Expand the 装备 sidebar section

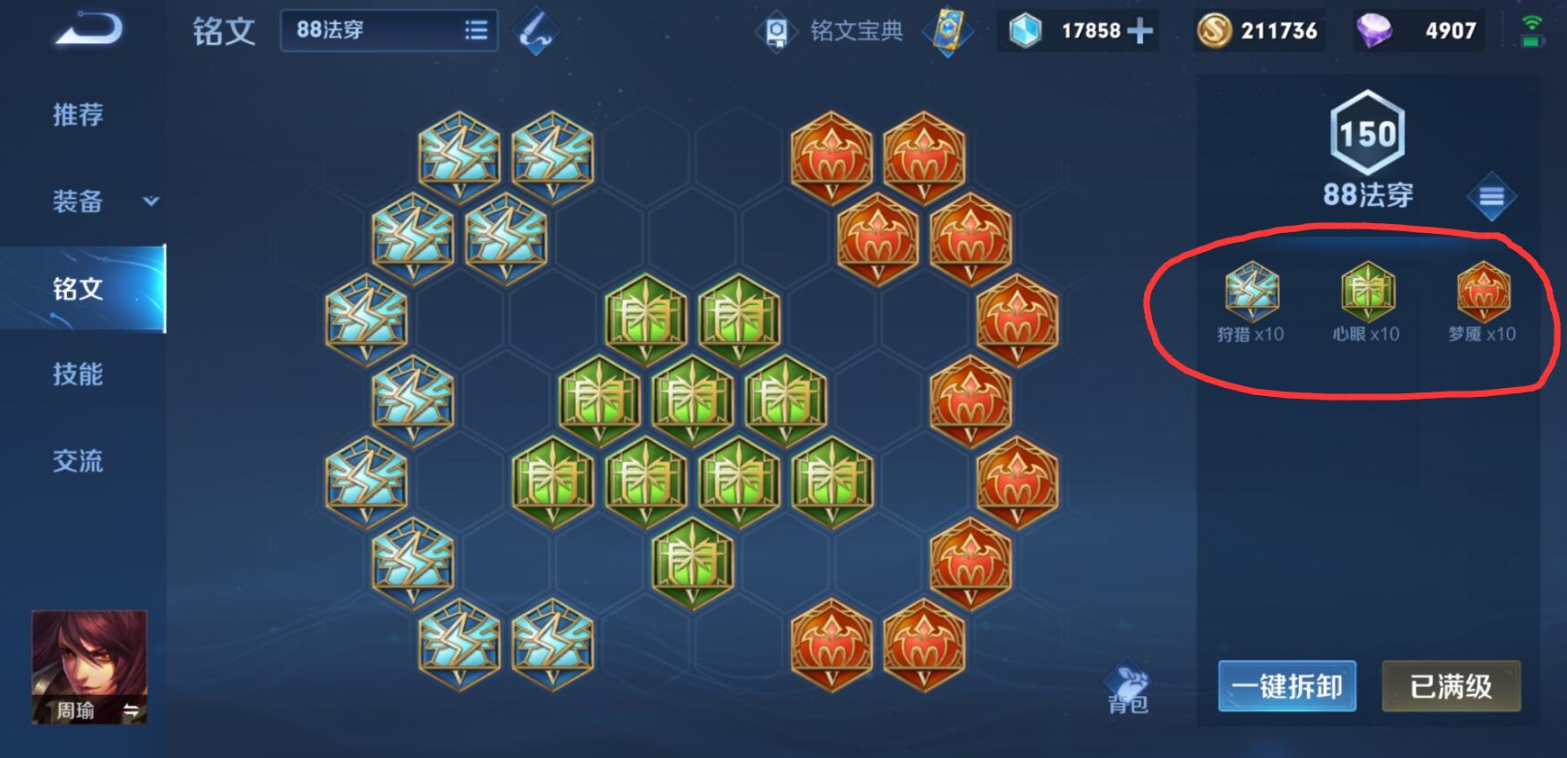[88, 201]
